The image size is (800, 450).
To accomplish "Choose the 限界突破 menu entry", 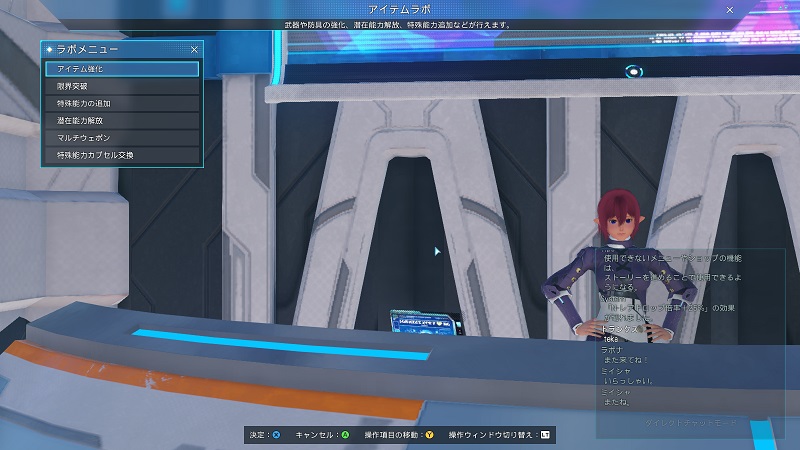I will click(x=122, y=87).
